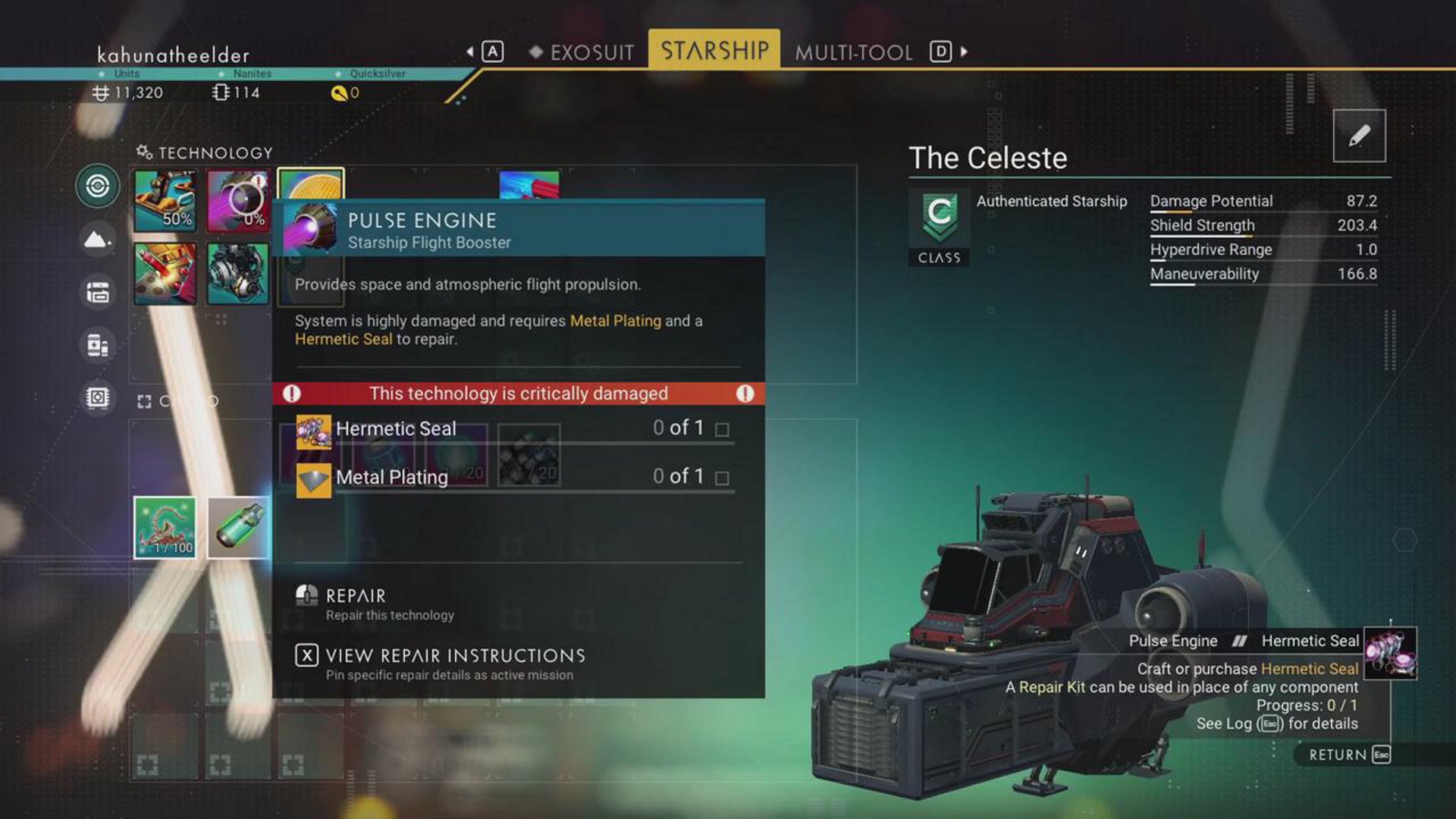
Task: Click the battery charge filter icon in sidebar
Action: (x=98, y=345)
